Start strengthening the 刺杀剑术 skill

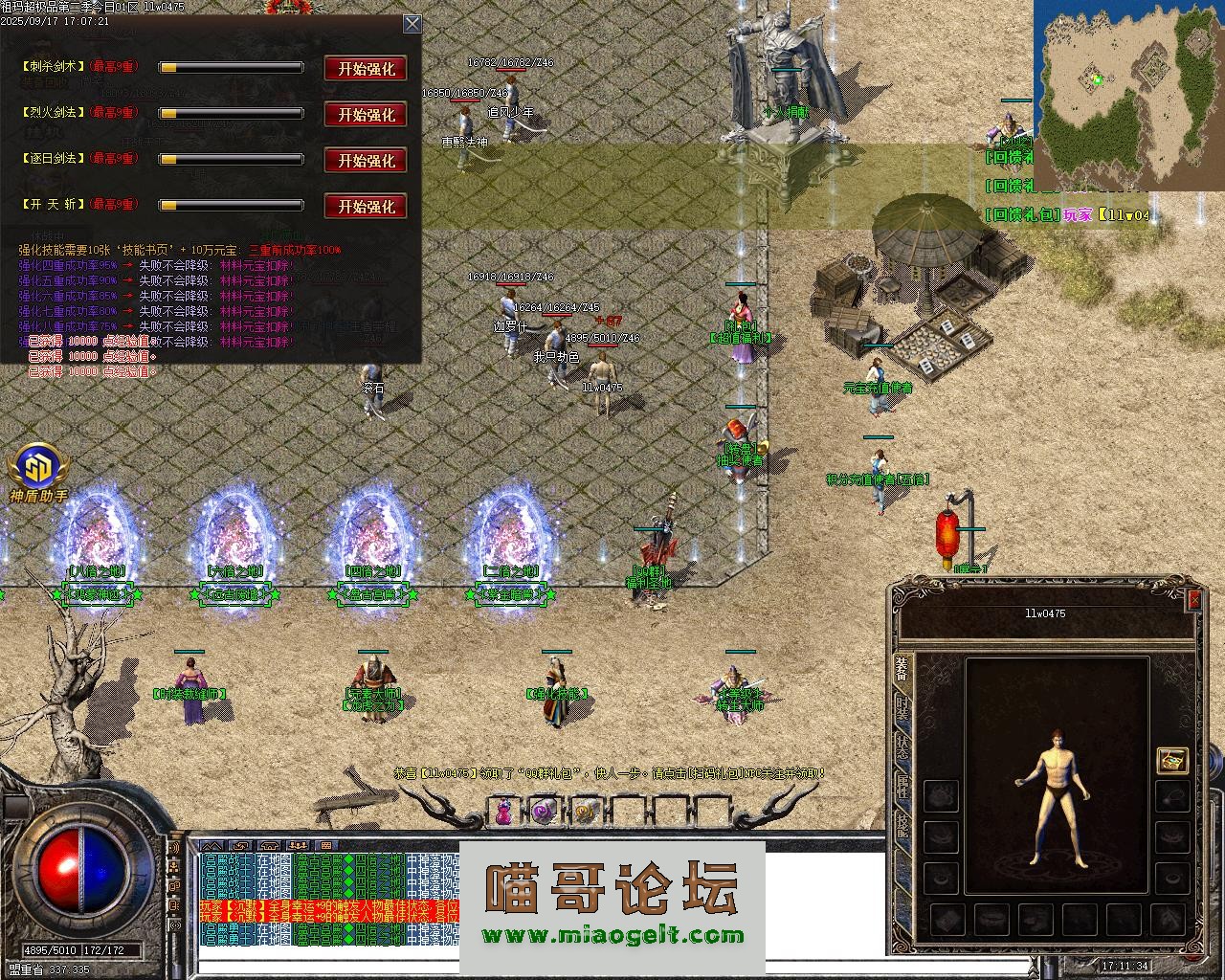[x=366, y=69]
